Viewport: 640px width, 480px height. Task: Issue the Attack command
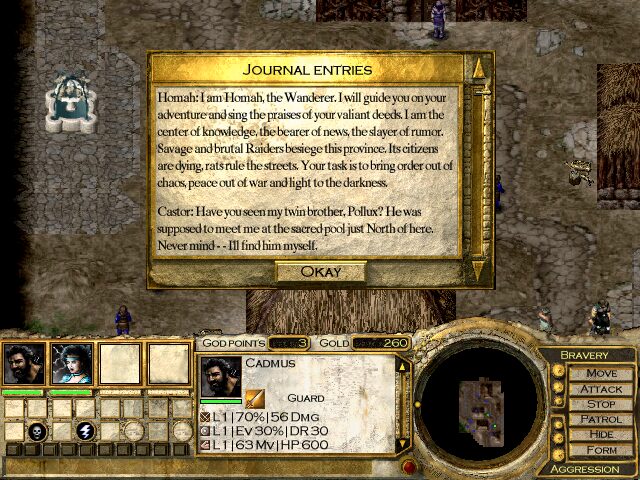pos(601,388)
